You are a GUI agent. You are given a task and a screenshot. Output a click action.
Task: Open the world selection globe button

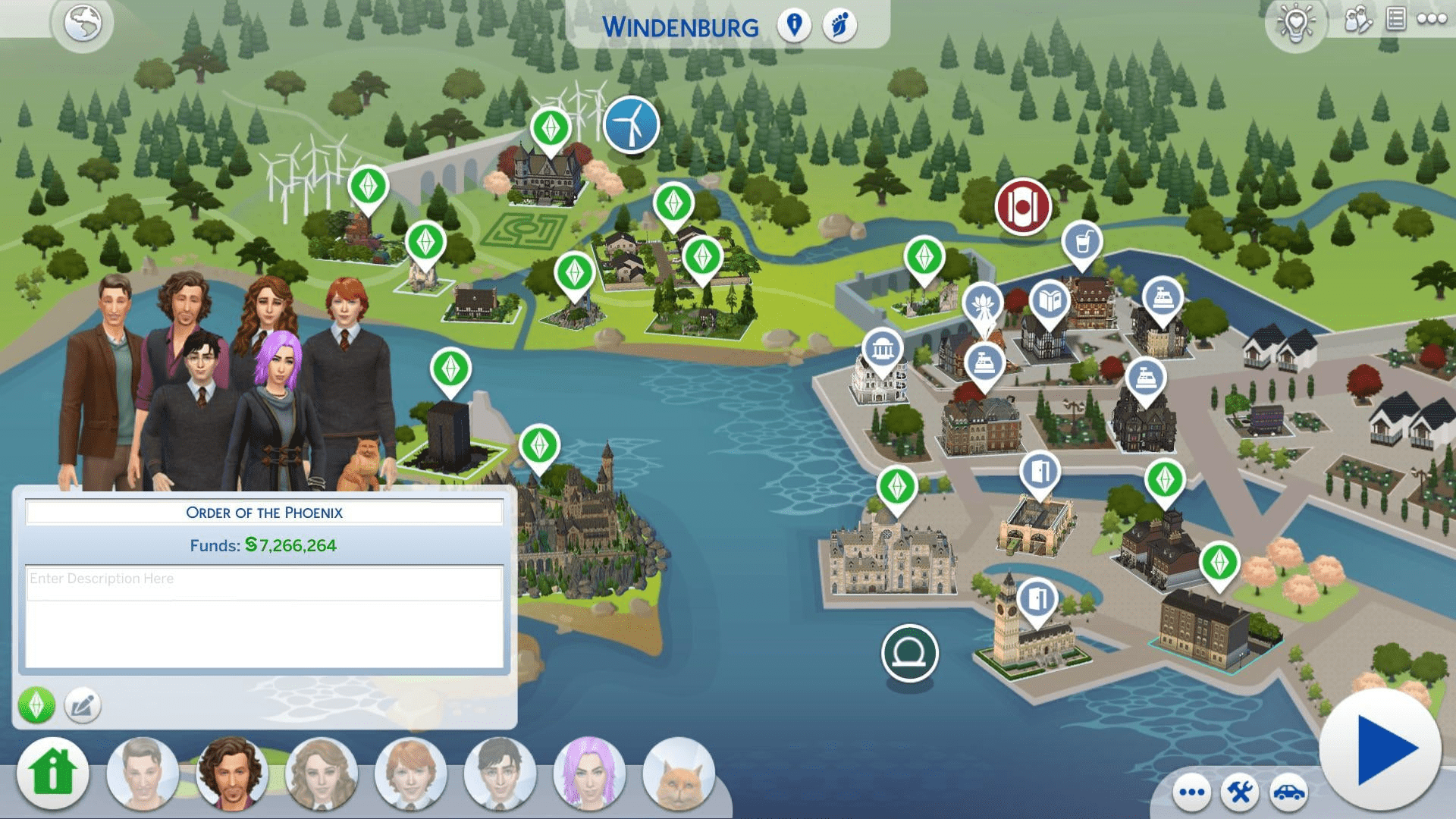pyautogui.click(x=83, y=24)
